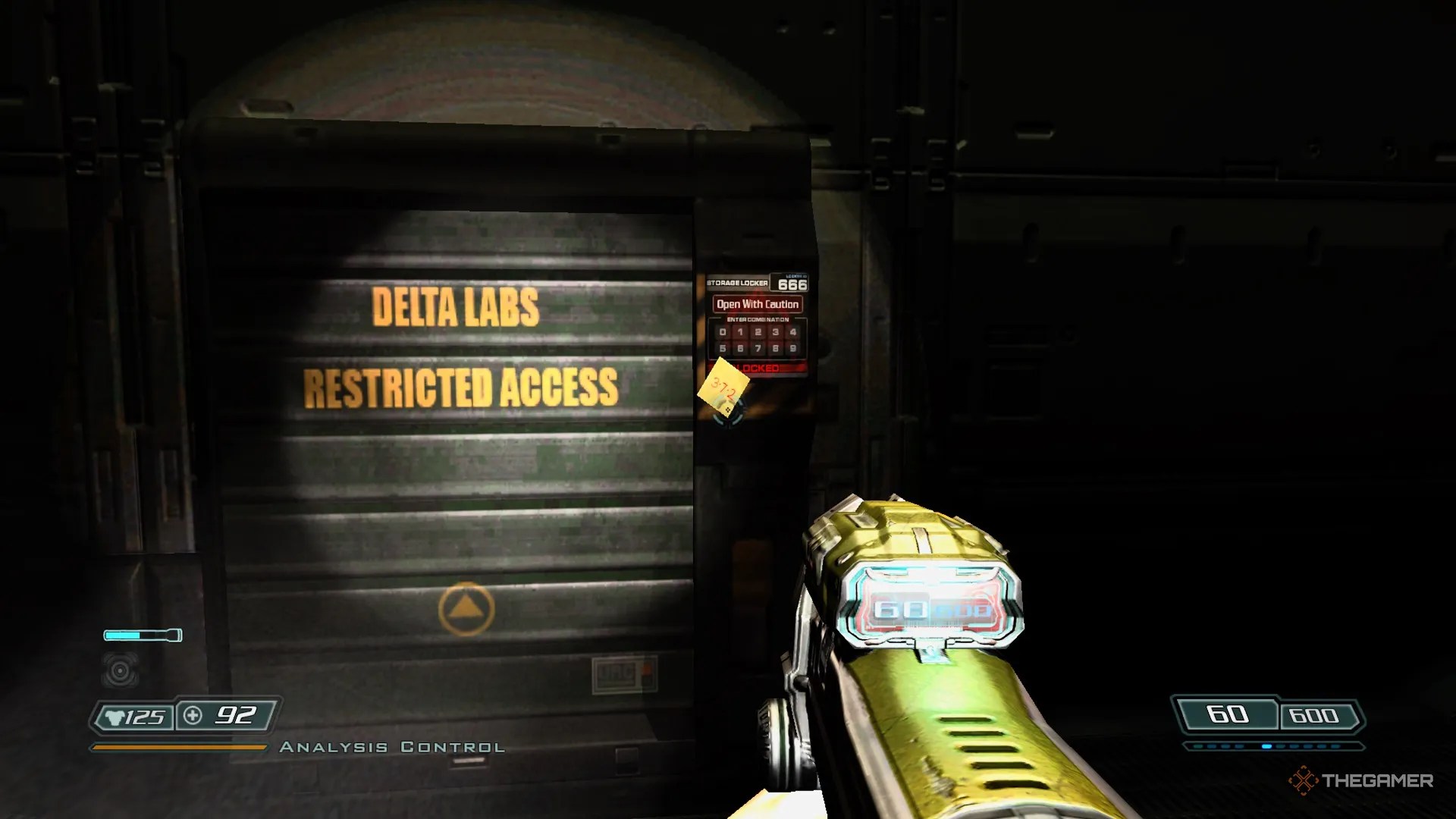
Task: Click the circular lens icon below flashlight meter
Action: click(x=119, y=670)
